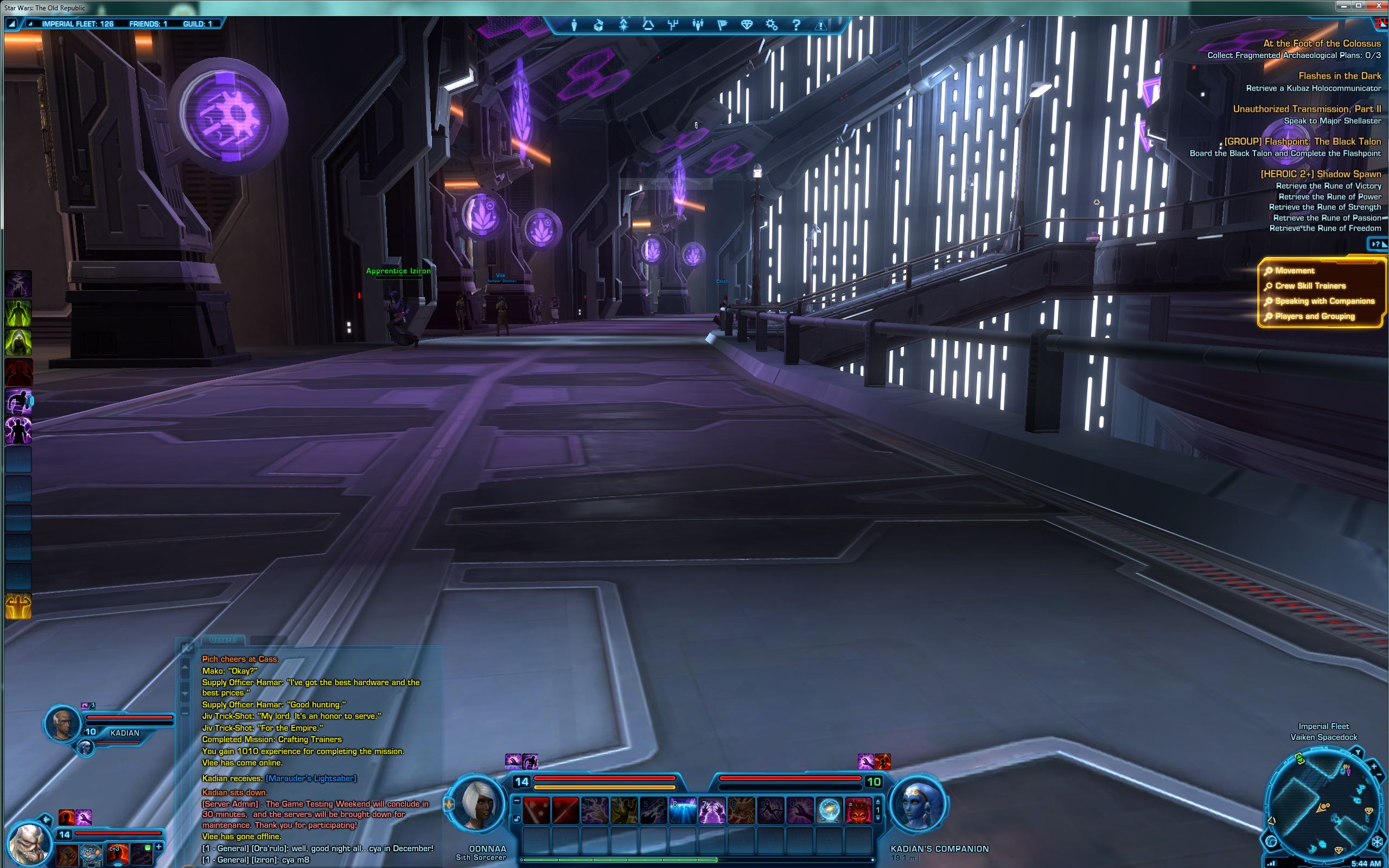1389x868 pixels.
Task: Open the character sheet icon in top menu
Action: 574,25
